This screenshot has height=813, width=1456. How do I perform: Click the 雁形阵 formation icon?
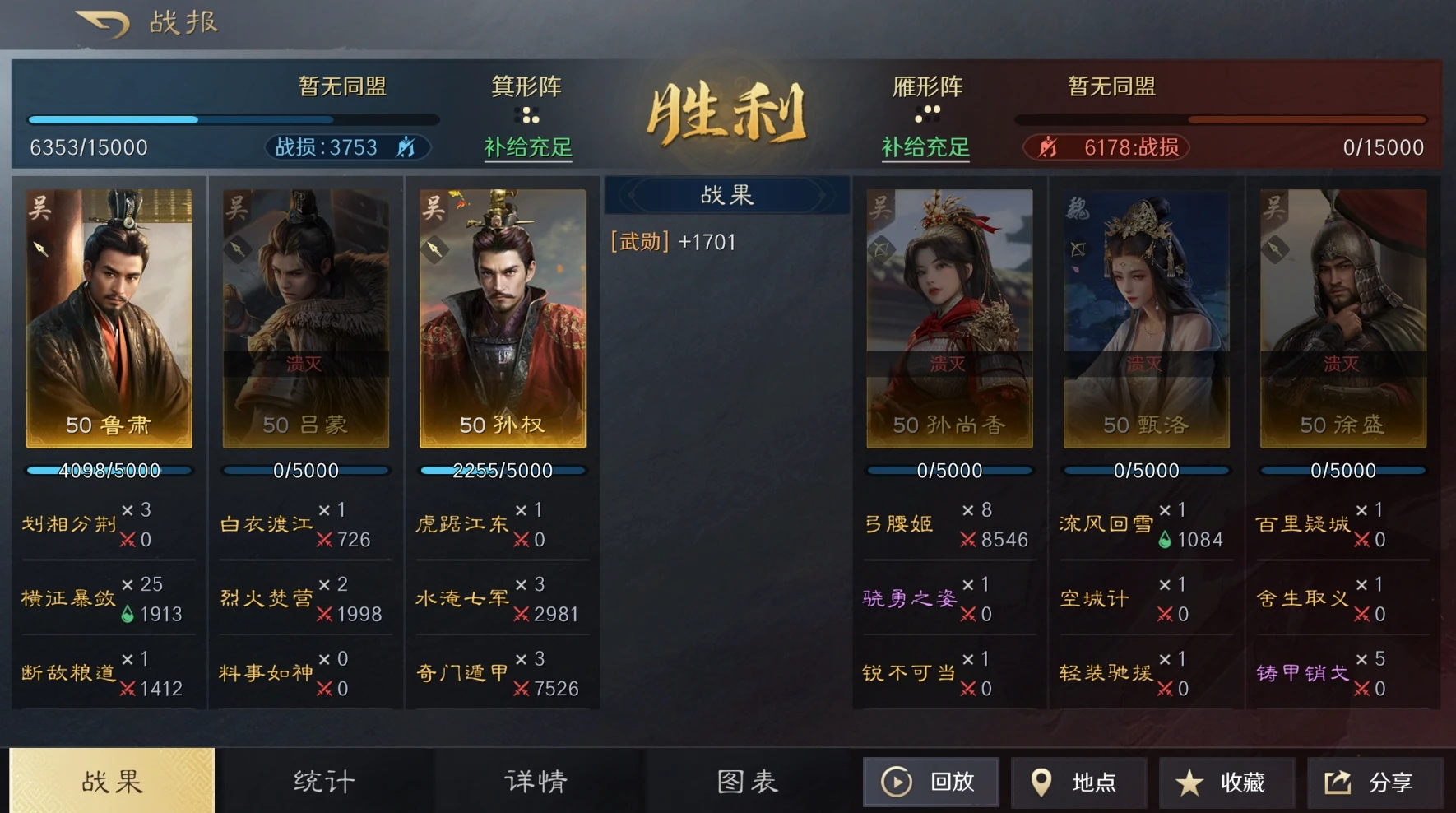[928, 112]
